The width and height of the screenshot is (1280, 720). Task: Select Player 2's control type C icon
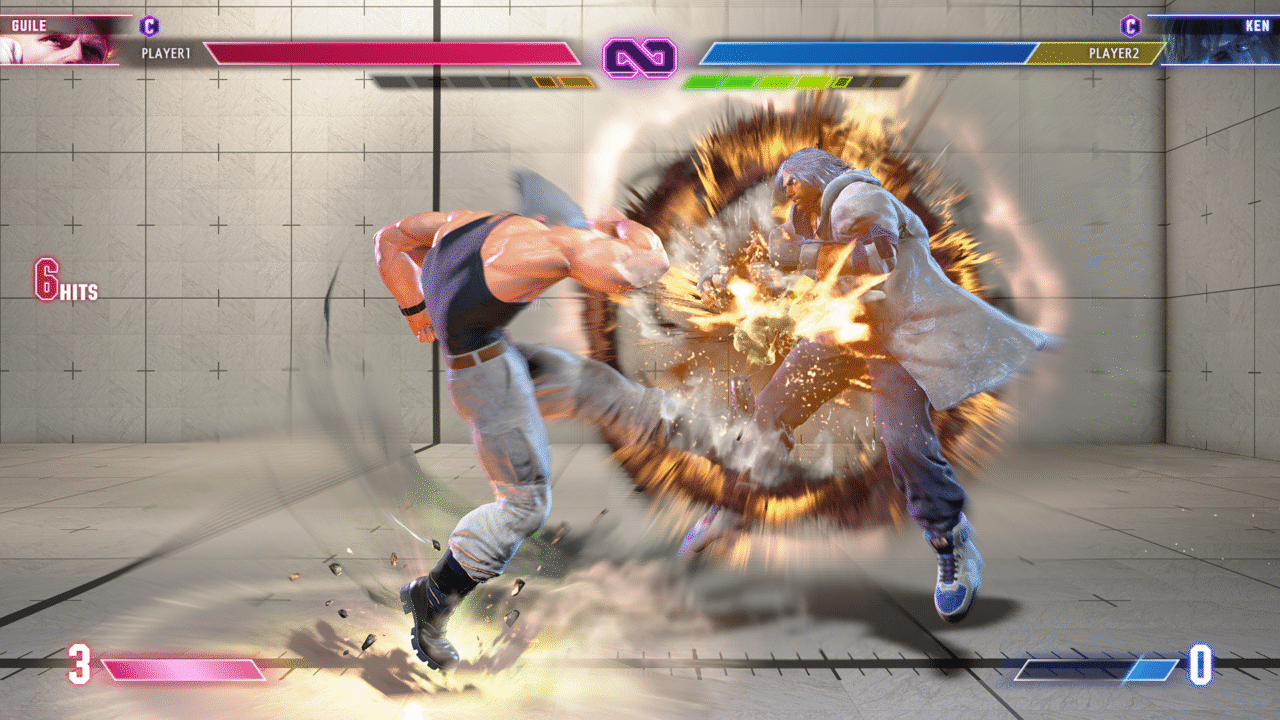click(1130, 26)
